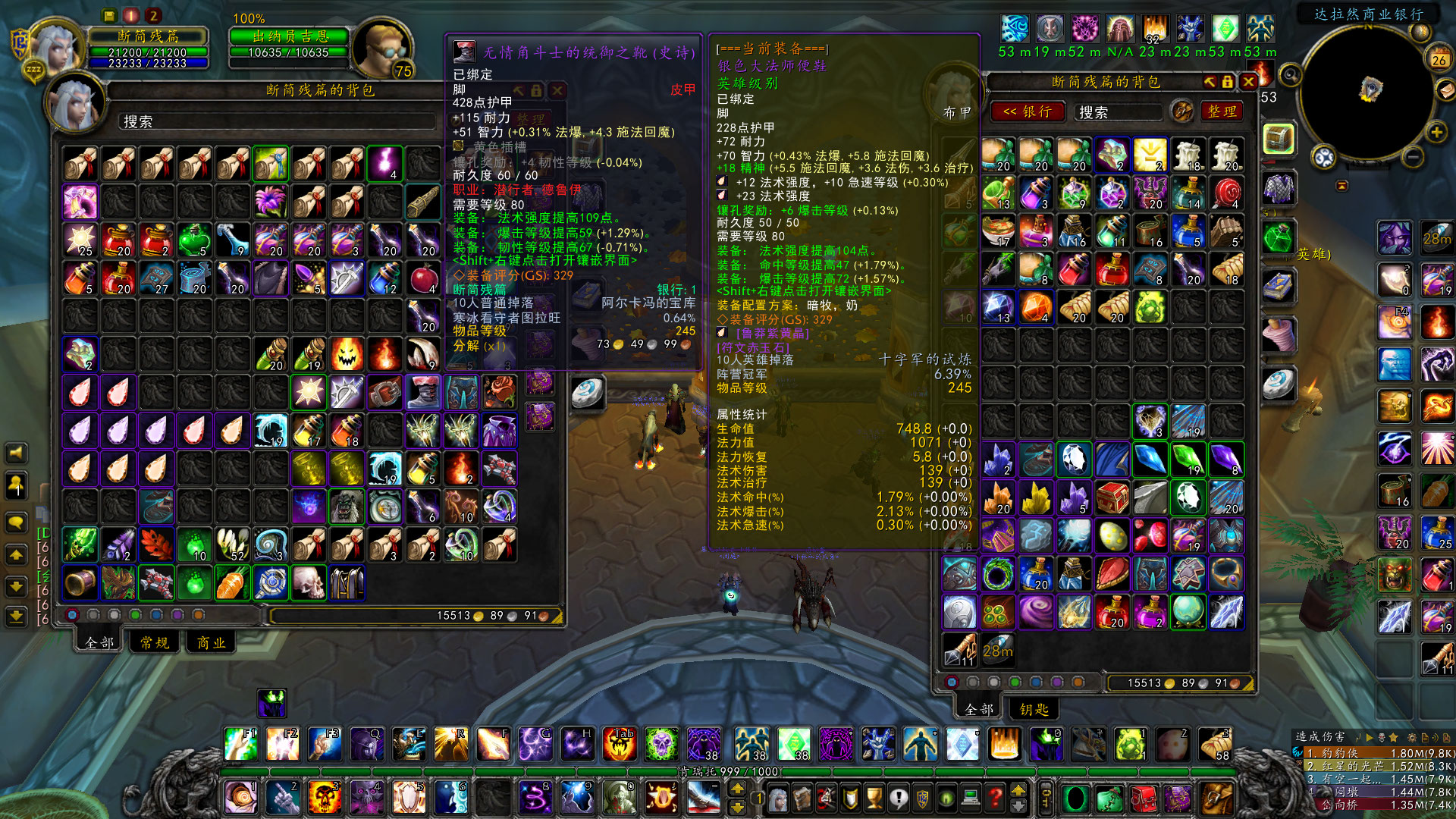Screen dimensions: 1456x819
Task: Click the 搜索 search field in the bank window
Action: pos(1116,112)
